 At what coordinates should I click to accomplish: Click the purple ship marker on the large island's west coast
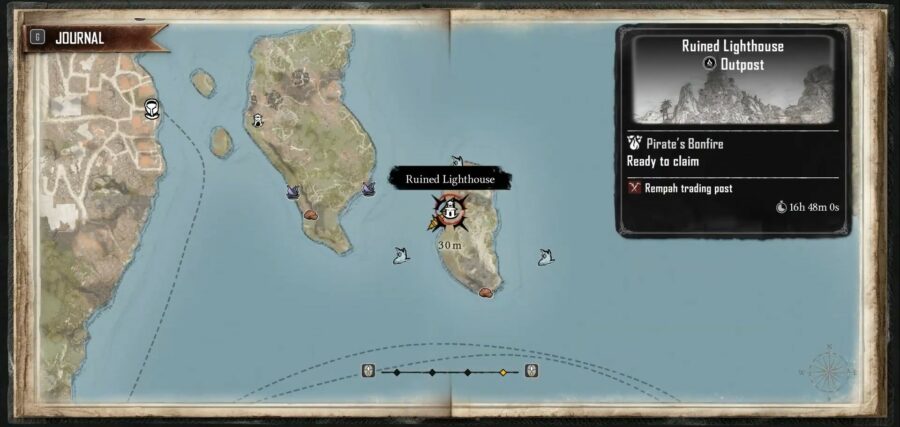click(x=293, y=190)
